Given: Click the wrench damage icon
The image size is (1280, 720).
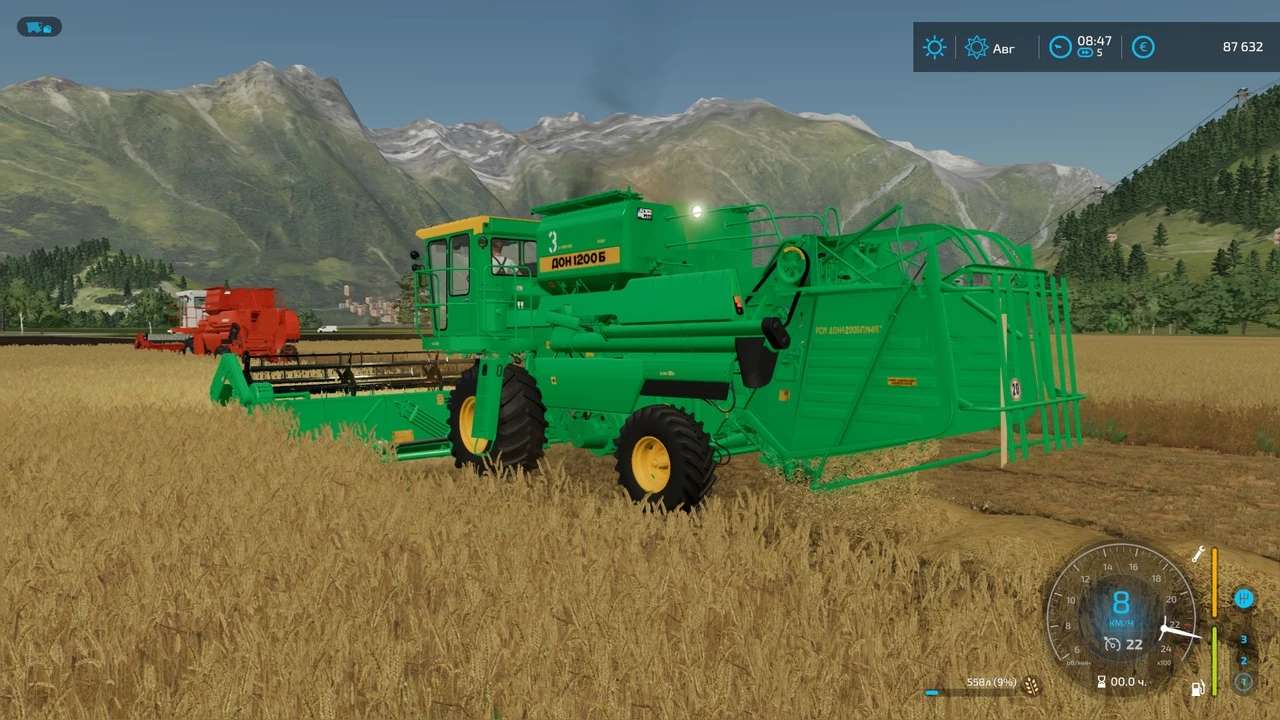Looking at the screenshot, I should click(1197, 554).
